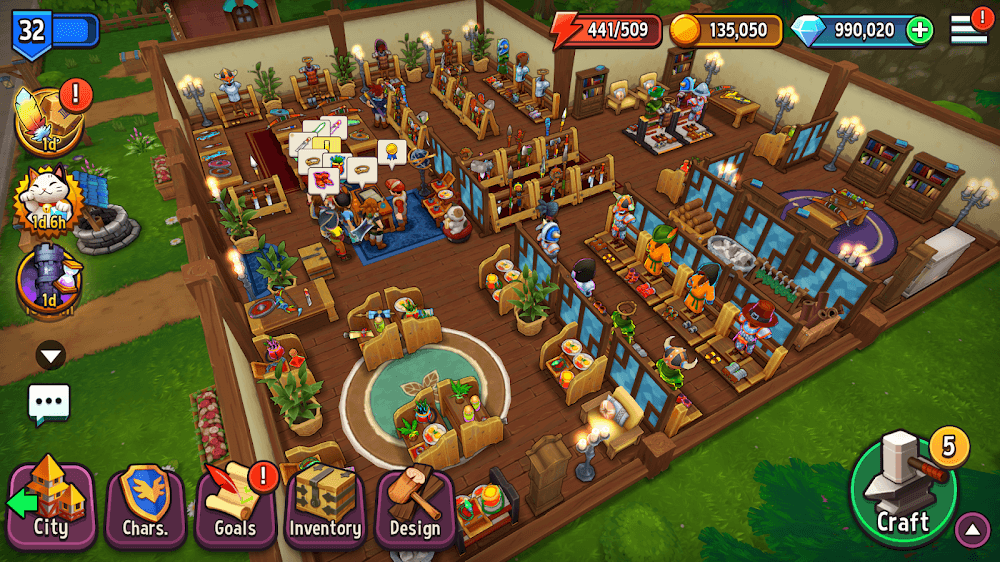Image resolution: width=1000 pixels, height=562 pixels.
Task: Tap the player level 32 badge
Action: pos(33,30)
